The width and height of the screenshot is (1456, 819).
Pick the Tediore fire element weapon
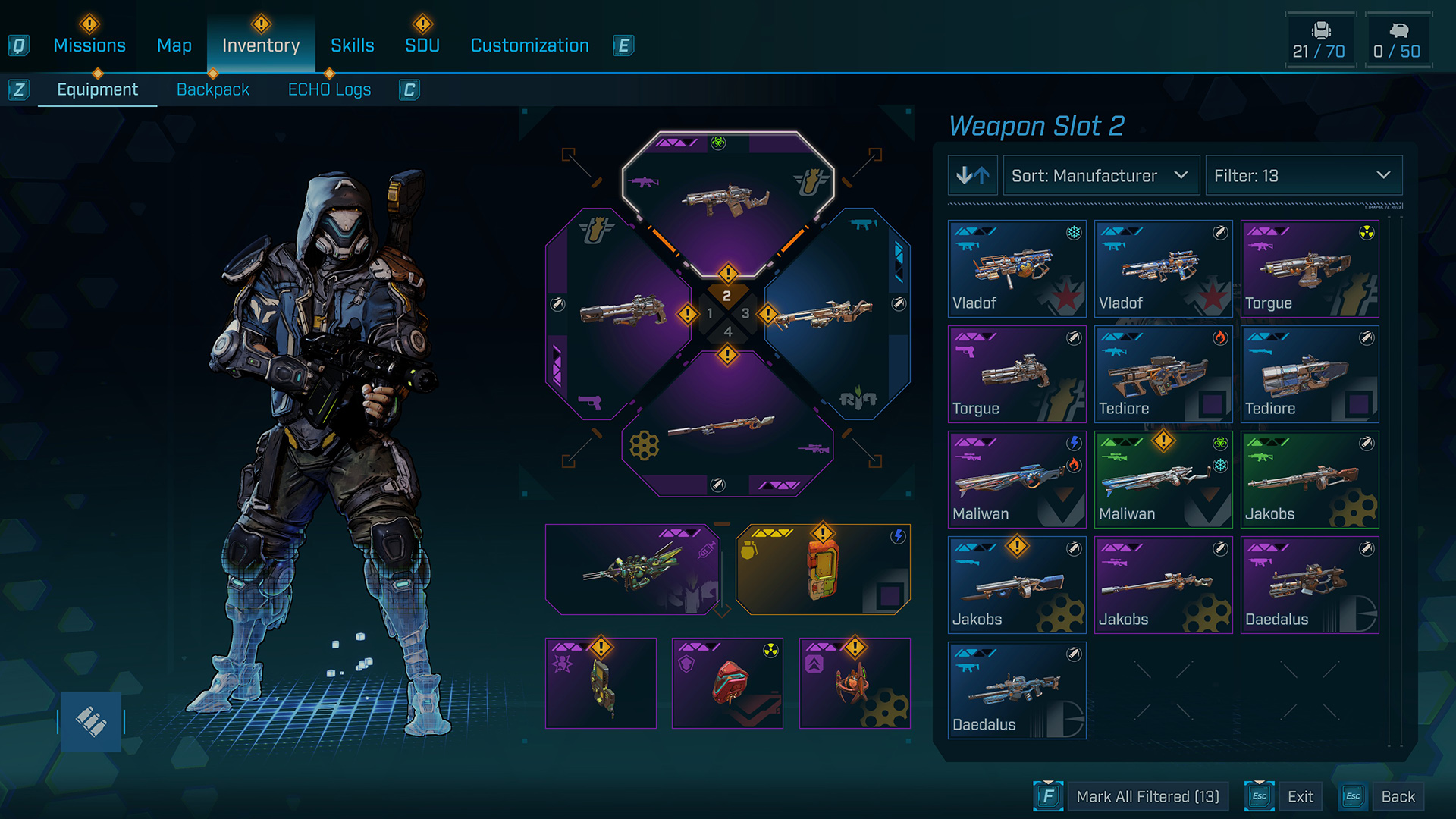[1163, 374]
